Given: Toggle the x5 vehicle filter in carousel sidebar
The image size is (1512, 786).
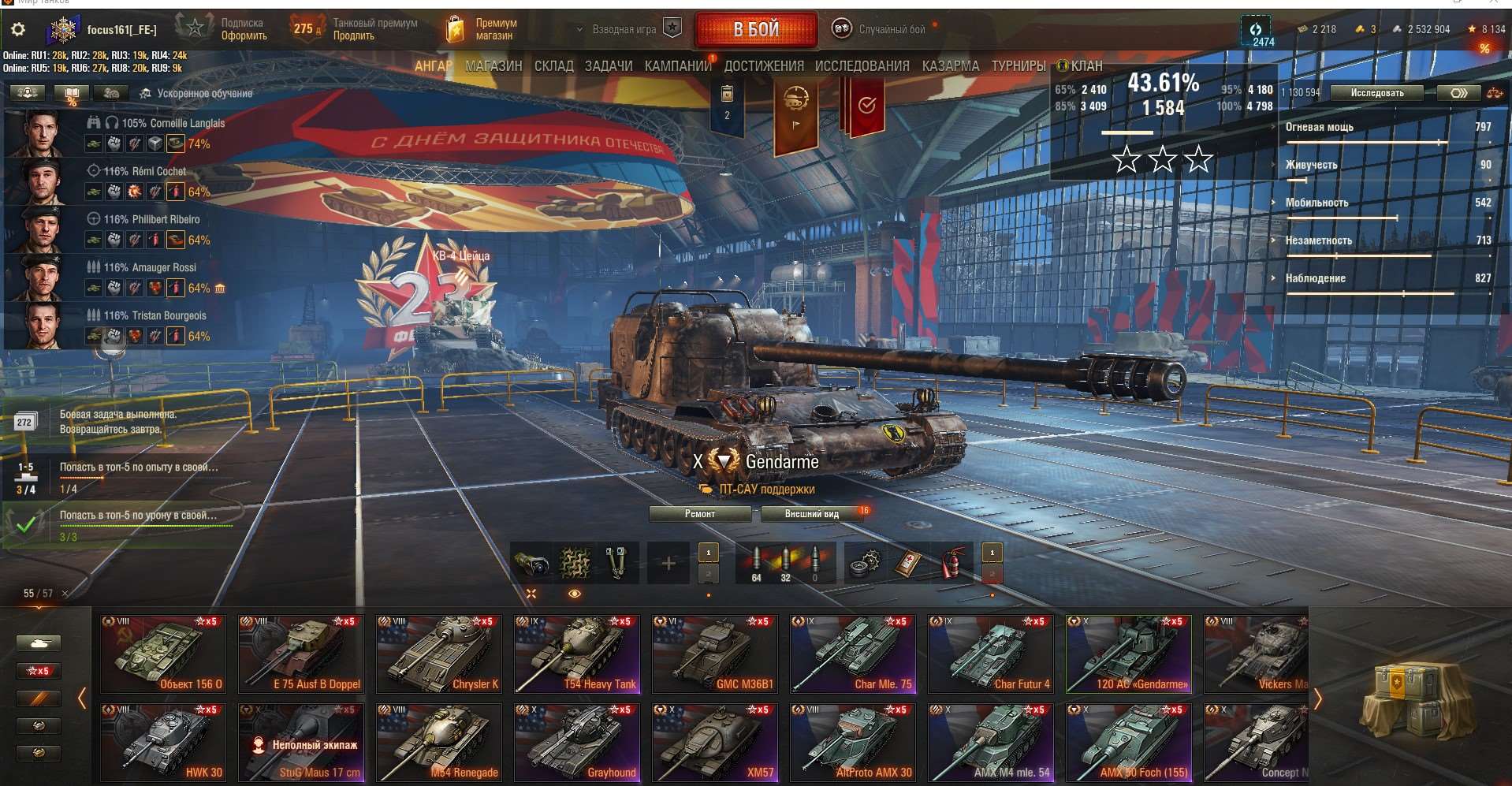Looking at the screenshot, I should tap(39, 671).
